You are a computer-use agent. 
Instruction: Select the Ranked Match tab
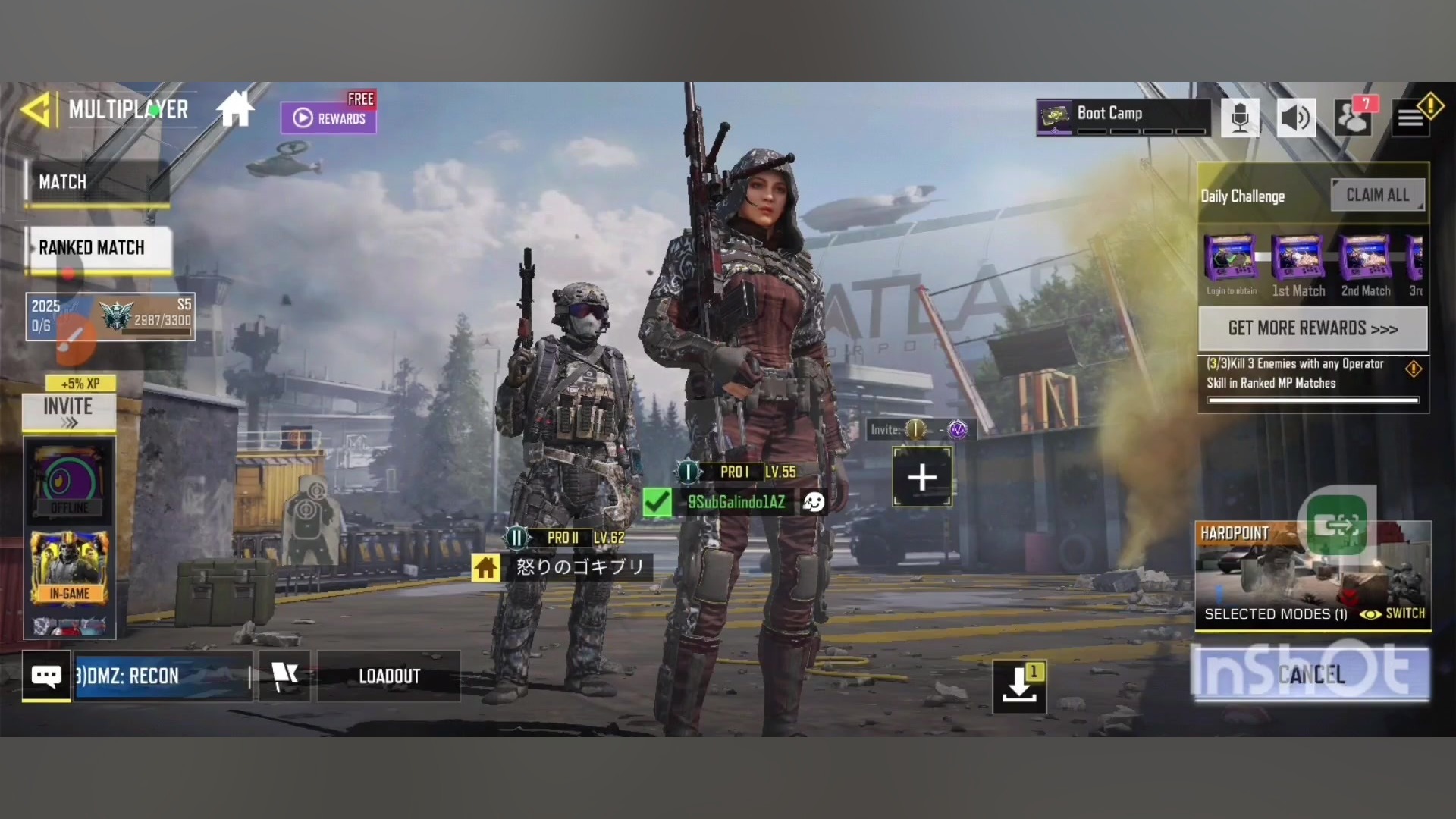(x=99, y=248)
